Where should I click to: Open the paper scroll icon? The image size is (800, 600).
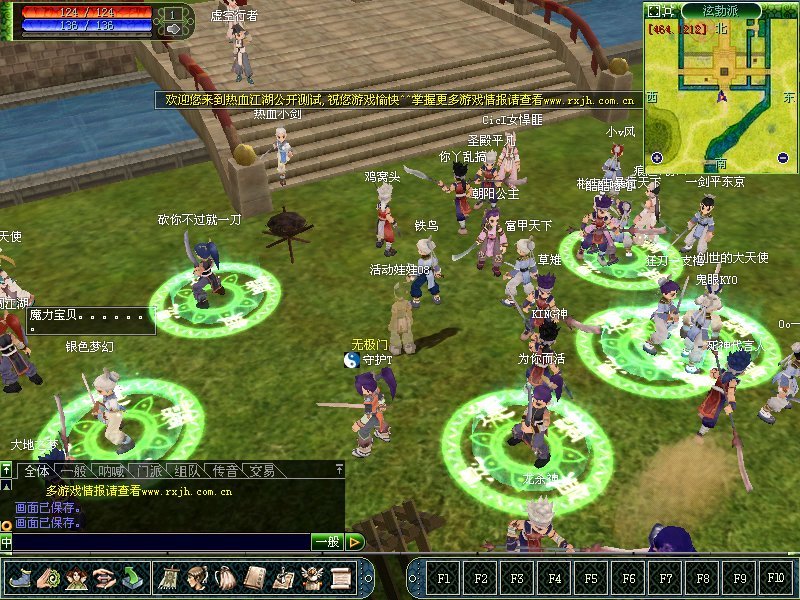(341, 577)
